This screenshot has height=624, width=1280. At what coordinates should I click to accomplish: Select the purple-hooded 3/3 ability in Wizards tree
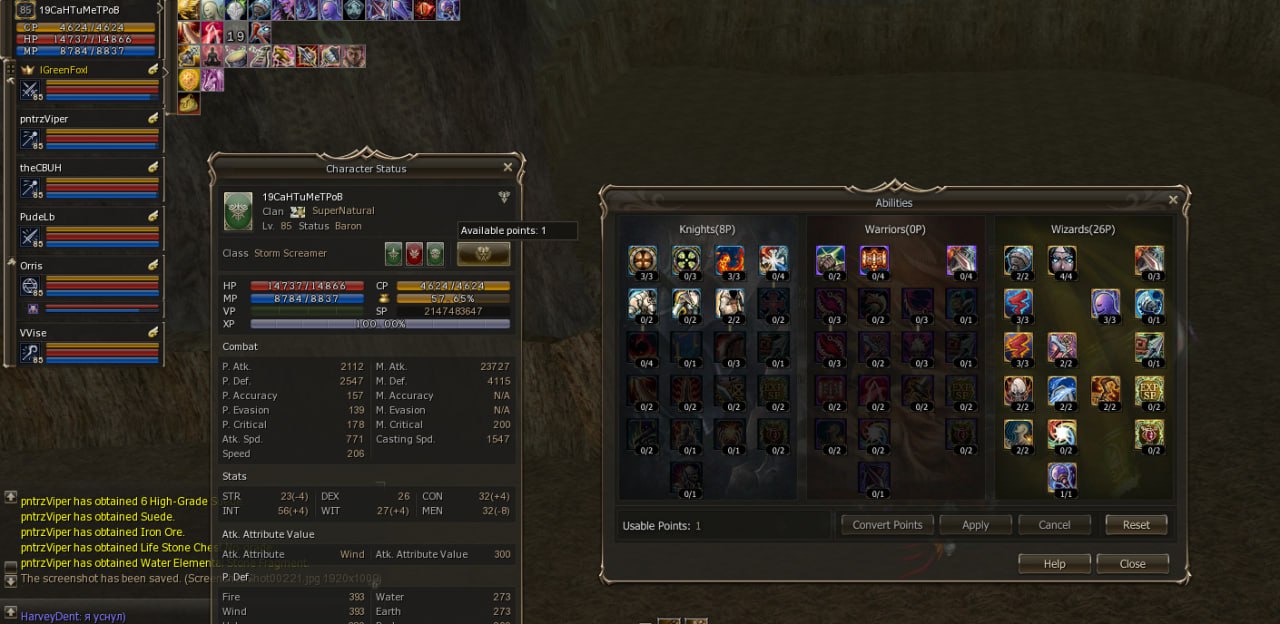(x=1105, y=304)
